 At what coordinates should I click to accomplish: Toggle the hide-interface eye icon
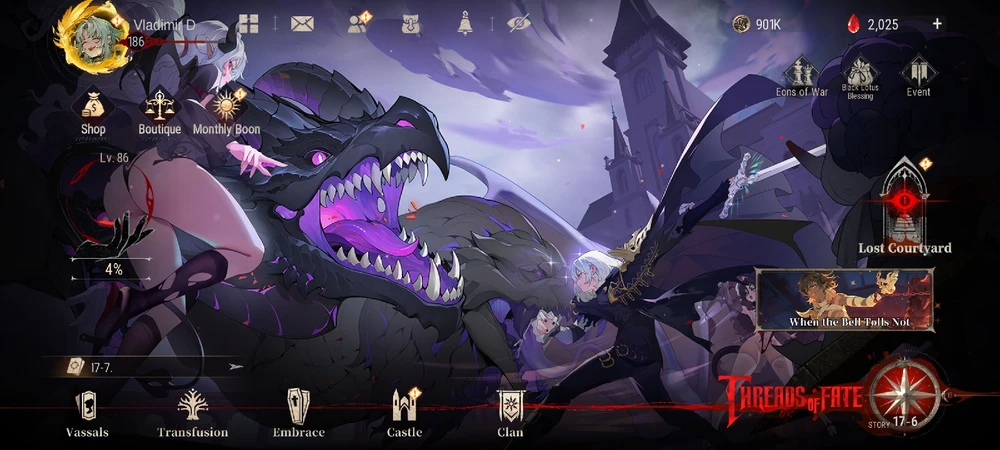(518, 25)
